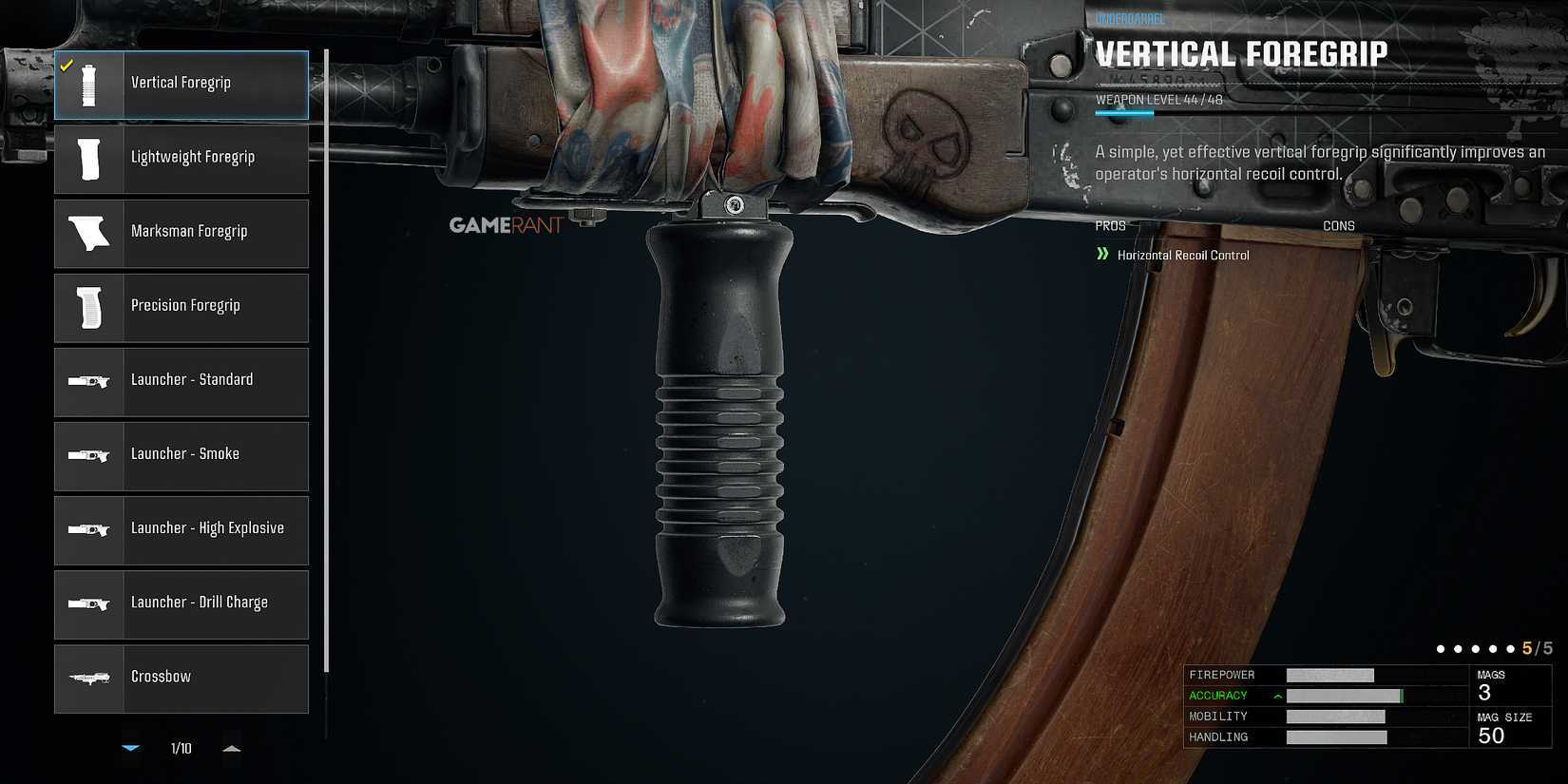Select the Launcher - Drill Charge icon
1568x784 pixels.
tap(88, 603)
